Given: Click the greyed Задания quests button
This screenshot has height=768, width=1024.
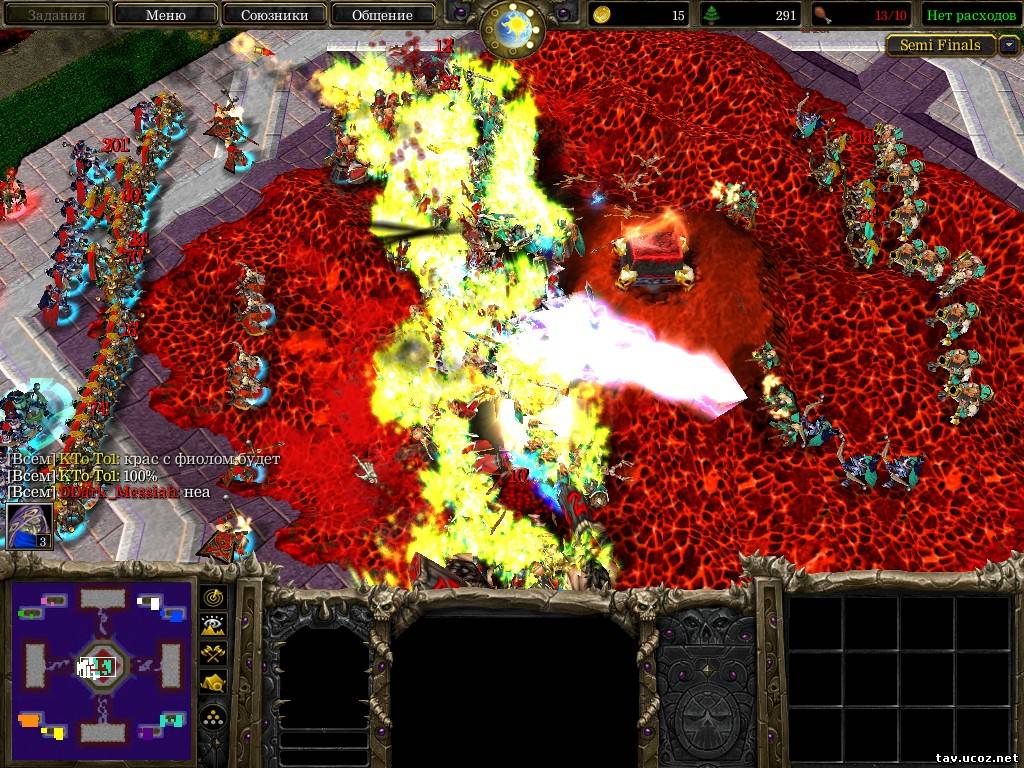Looking at the screenshot, I should pyautogui.click(x=56, y=15).
